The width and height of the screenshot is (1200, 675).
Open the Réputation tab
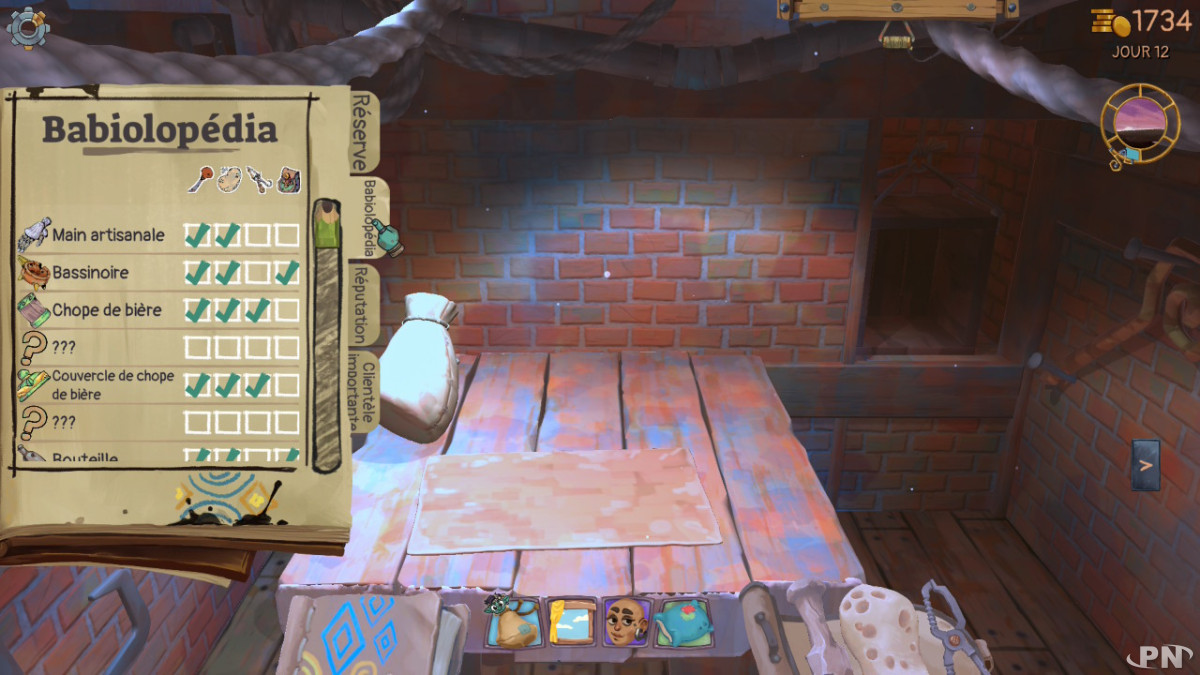361,305
